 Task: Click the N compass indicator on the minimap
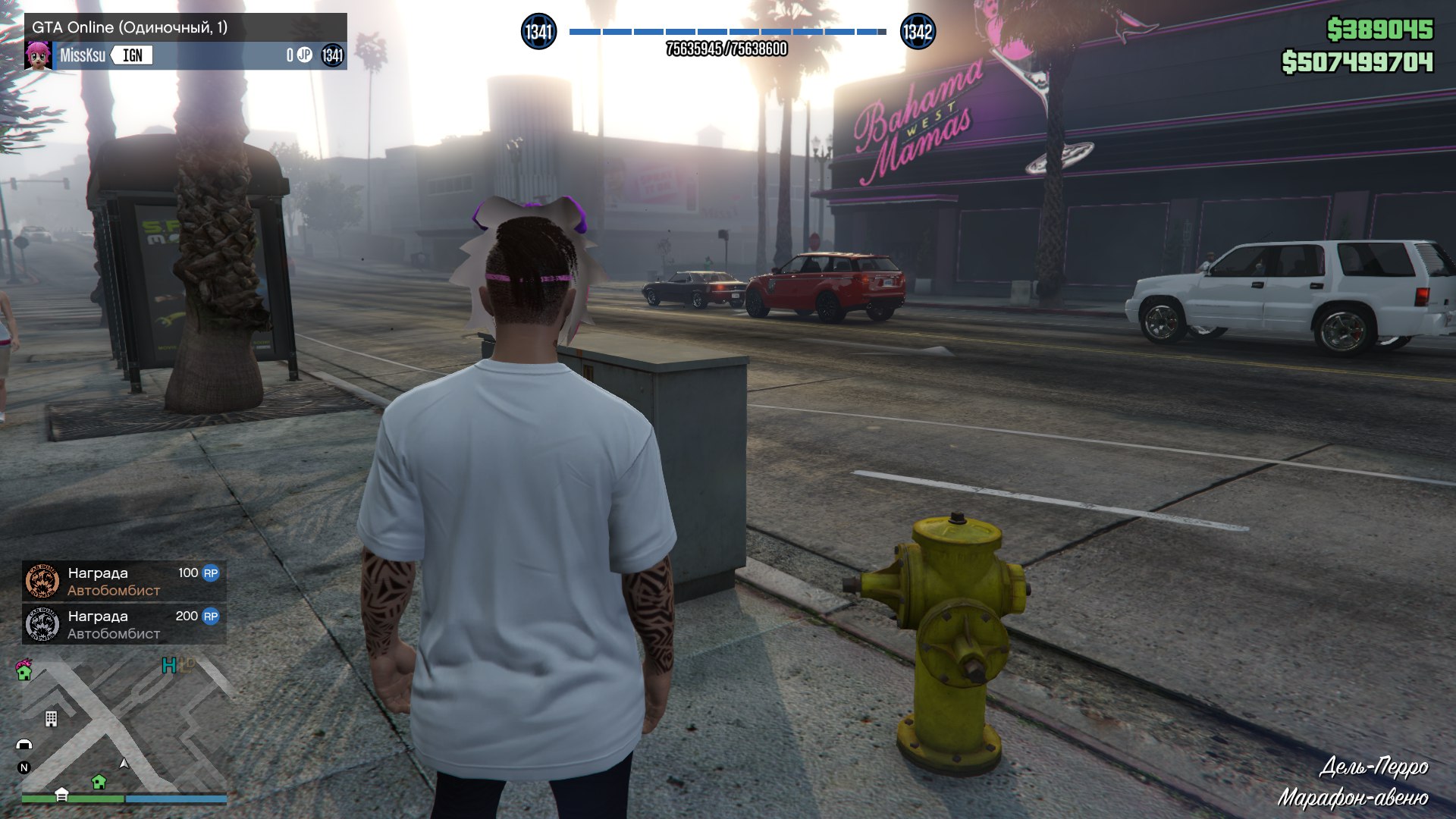[x=24, y=767]
